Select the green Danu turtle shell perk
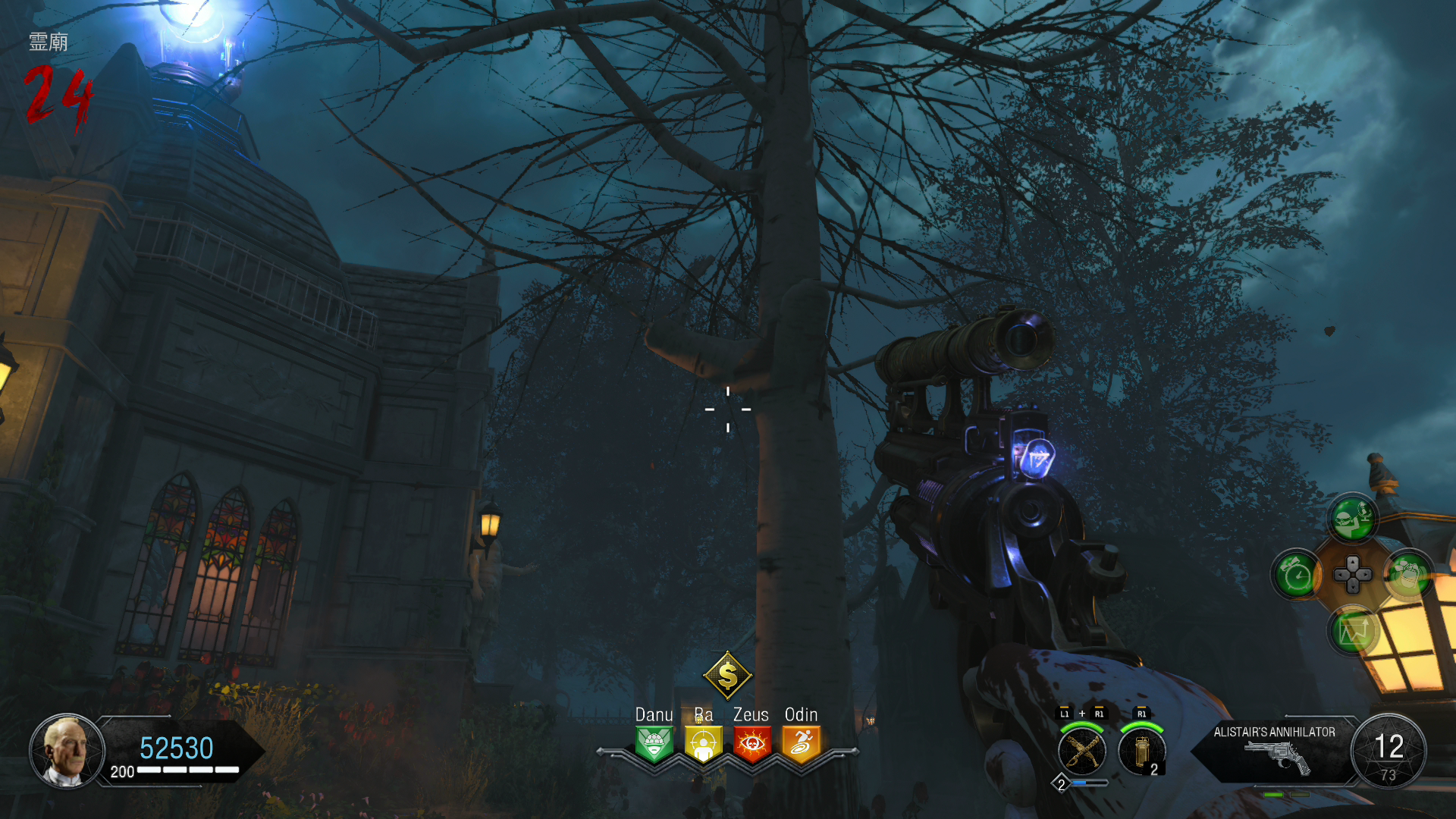Viewport: 1456px width, 819px height. pyautogui.click(x=654, y=743)
